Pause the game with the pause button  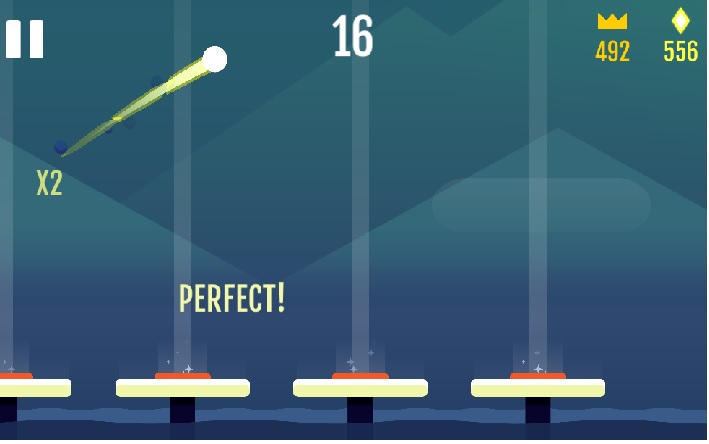point(25,39)
